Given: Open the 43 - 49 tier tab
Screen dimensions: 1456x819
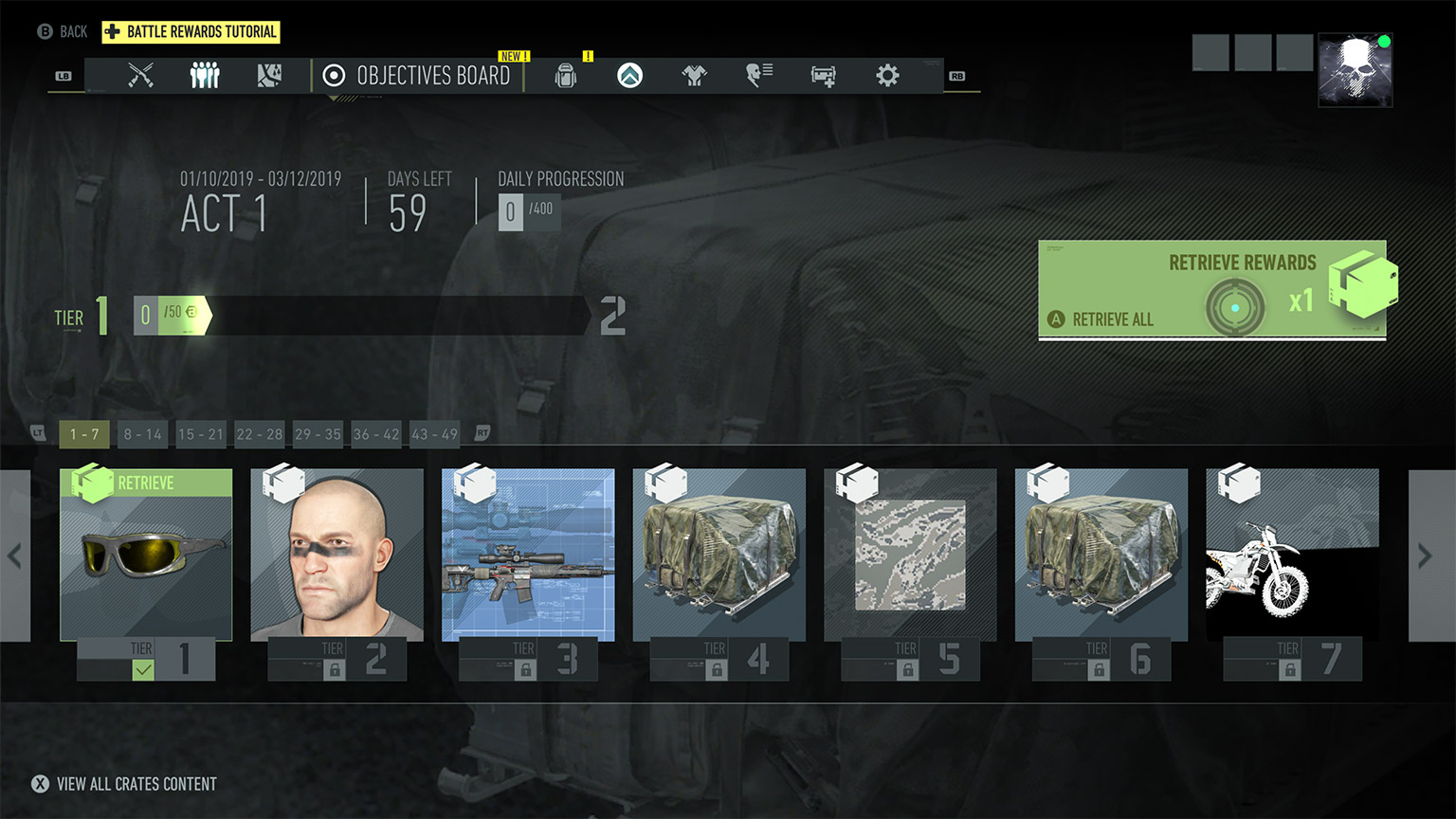Looking at the screenshot, I should (x=434, y=434).
